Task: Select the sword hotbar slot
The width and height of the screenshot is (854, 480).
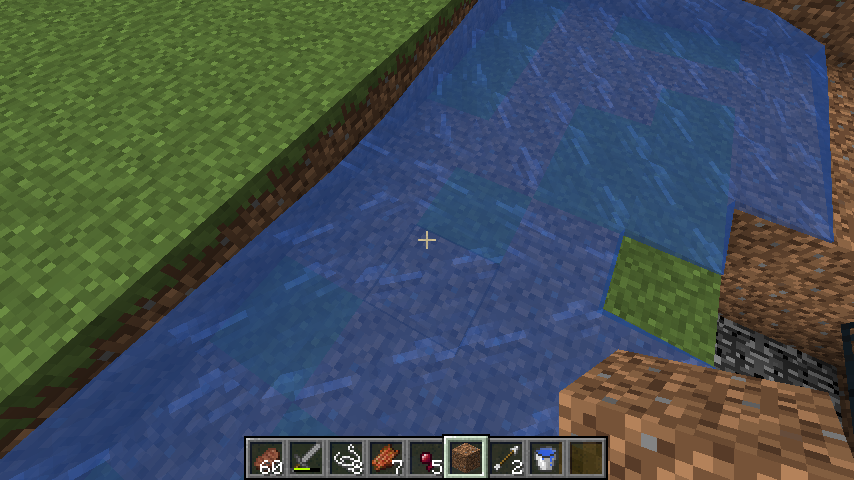Action: point(307,457)
